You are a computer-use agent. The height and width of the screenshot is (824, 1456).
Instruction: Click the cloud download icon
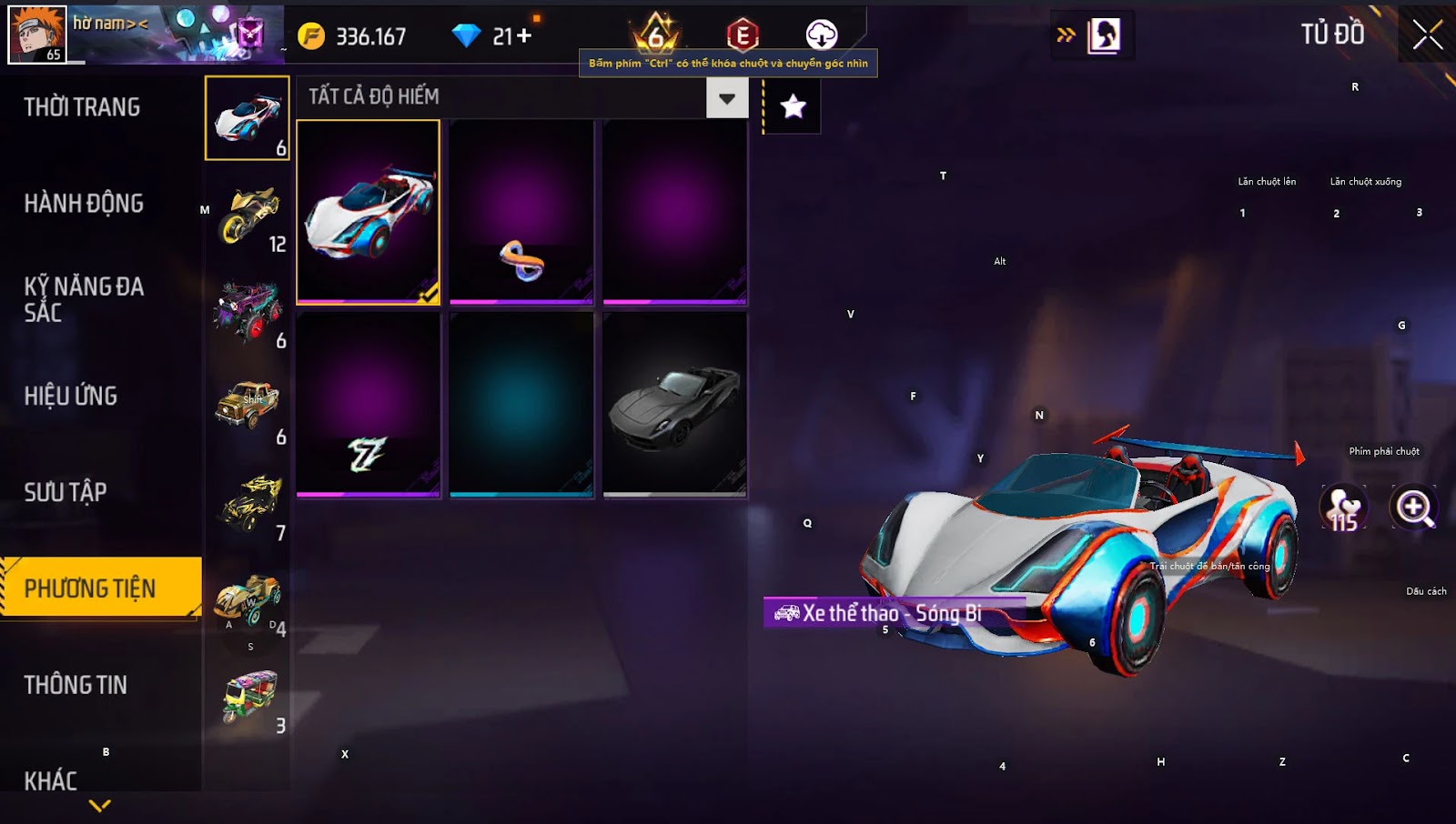click(821, 35)
